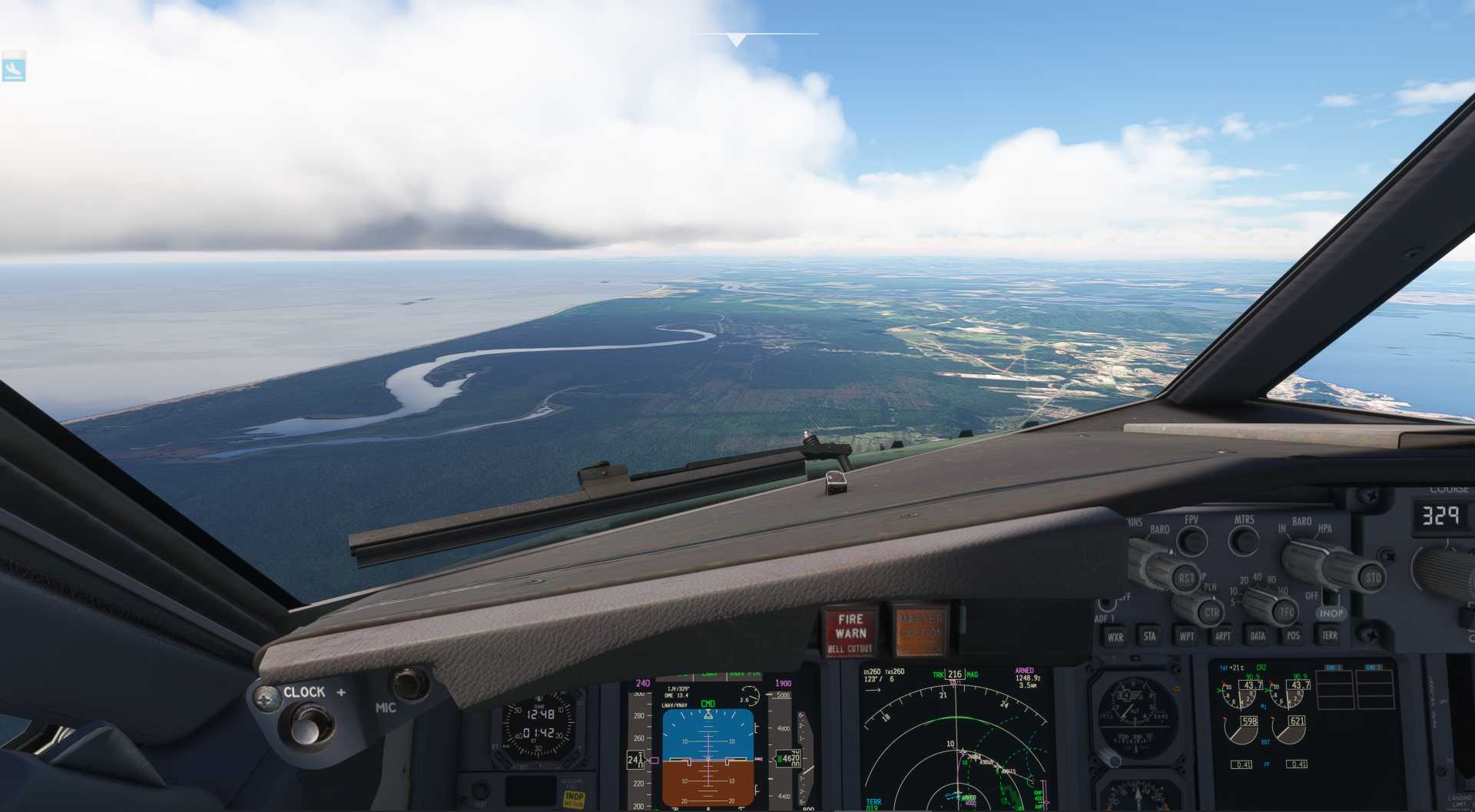1475x812 pixels.
Task: Push the TFC traffic button
Action: [1285, 612]
